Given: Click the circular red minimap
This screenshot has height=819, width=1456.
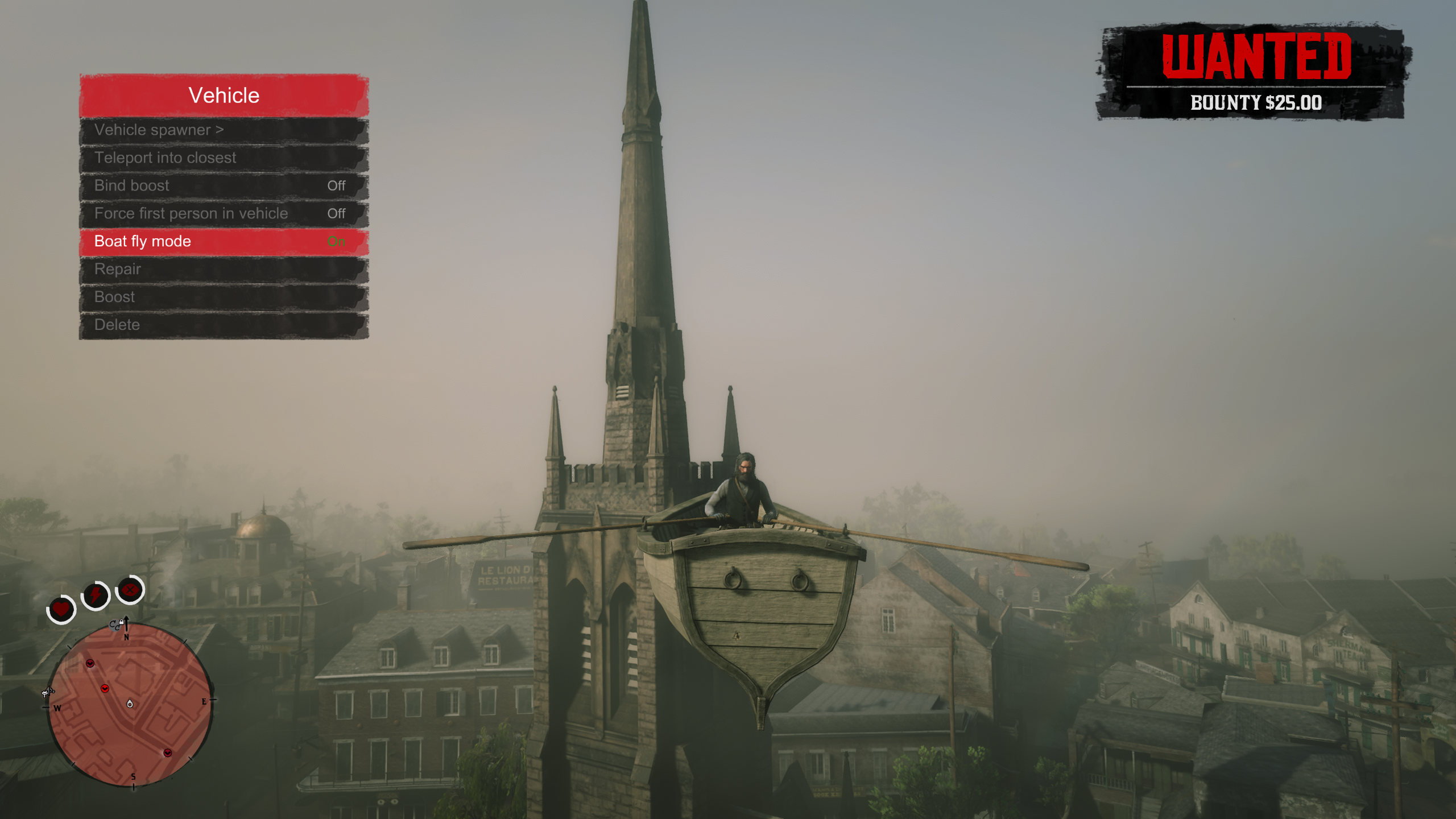Looking at the screenshot, I should (x=130, y=704).
